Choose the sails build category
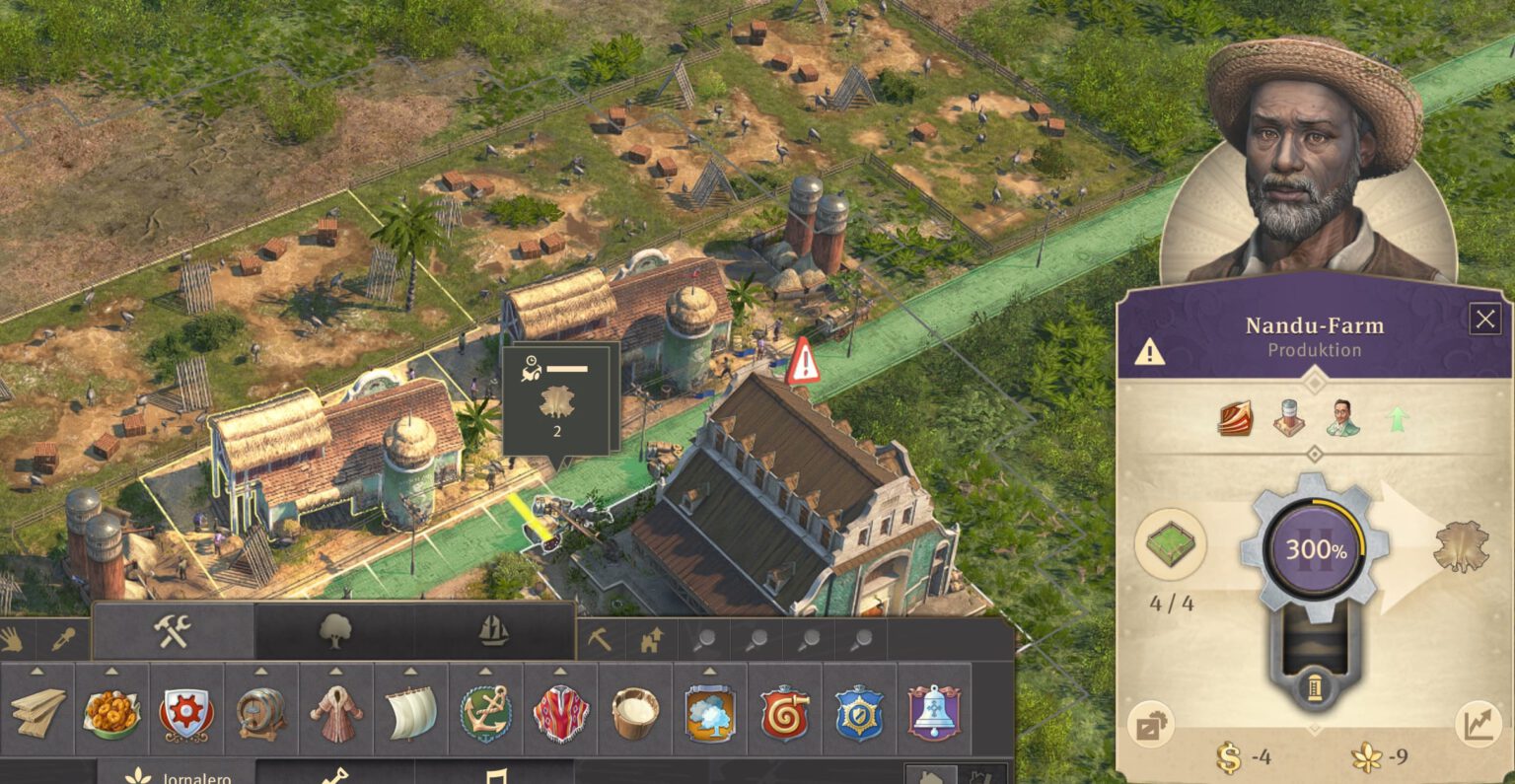Screen dimensions: 1515x784 (411, 712)
